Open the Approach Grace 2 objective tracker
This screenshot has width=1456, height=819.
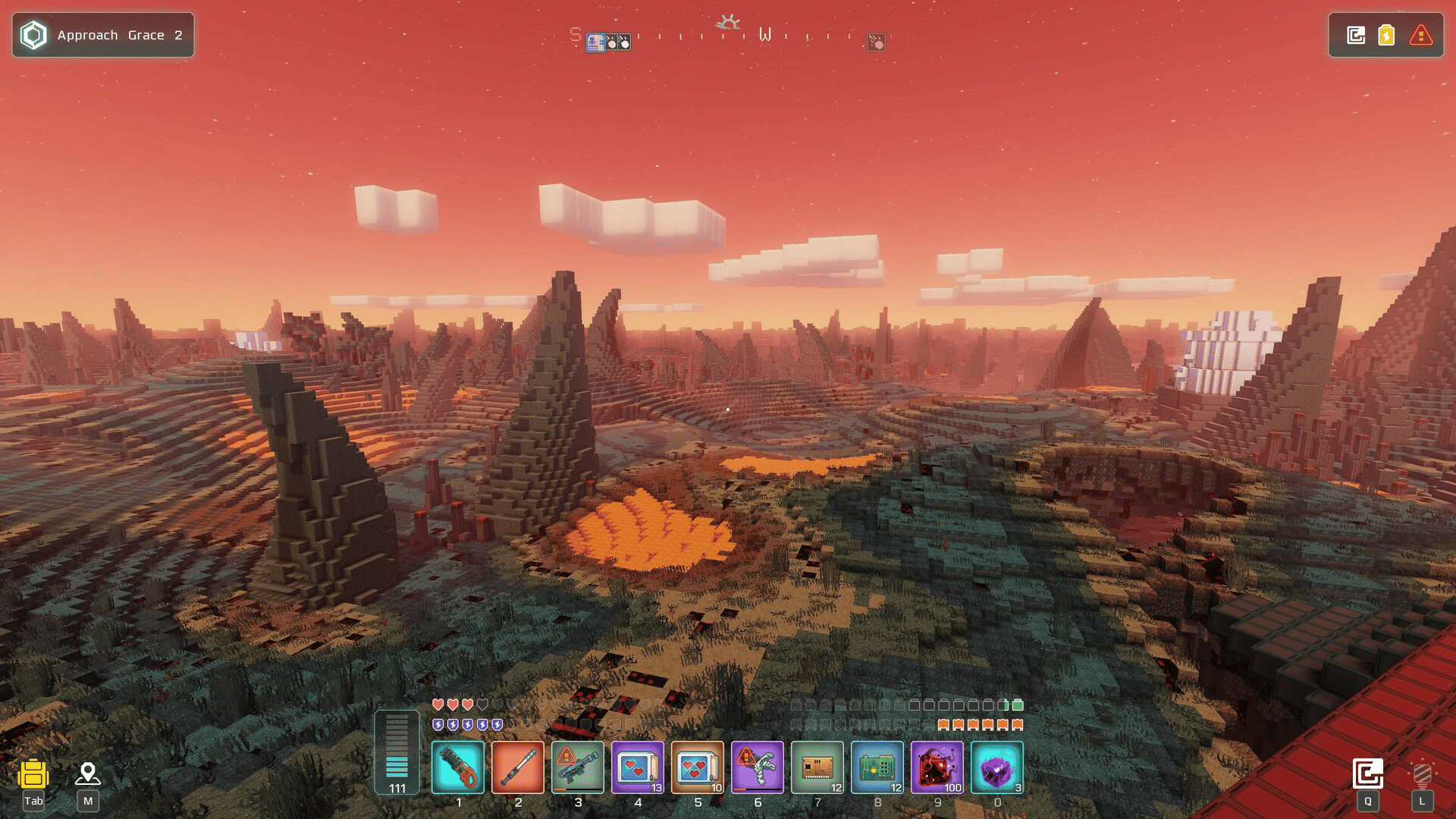[x=103, y=35]
